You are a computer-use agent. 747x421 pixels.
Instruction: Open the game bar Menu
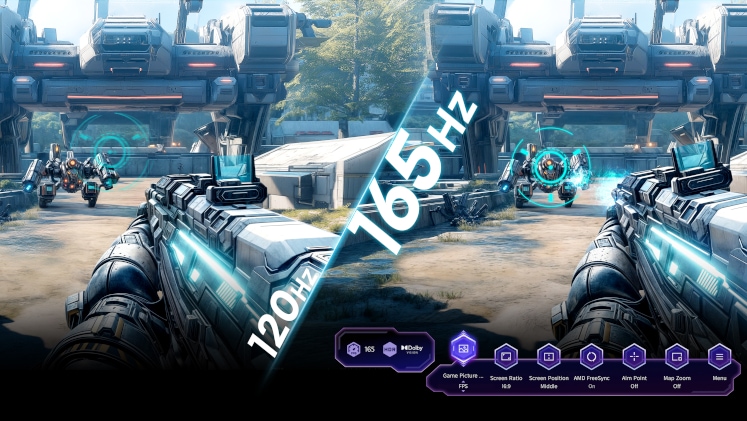(719, 356)
